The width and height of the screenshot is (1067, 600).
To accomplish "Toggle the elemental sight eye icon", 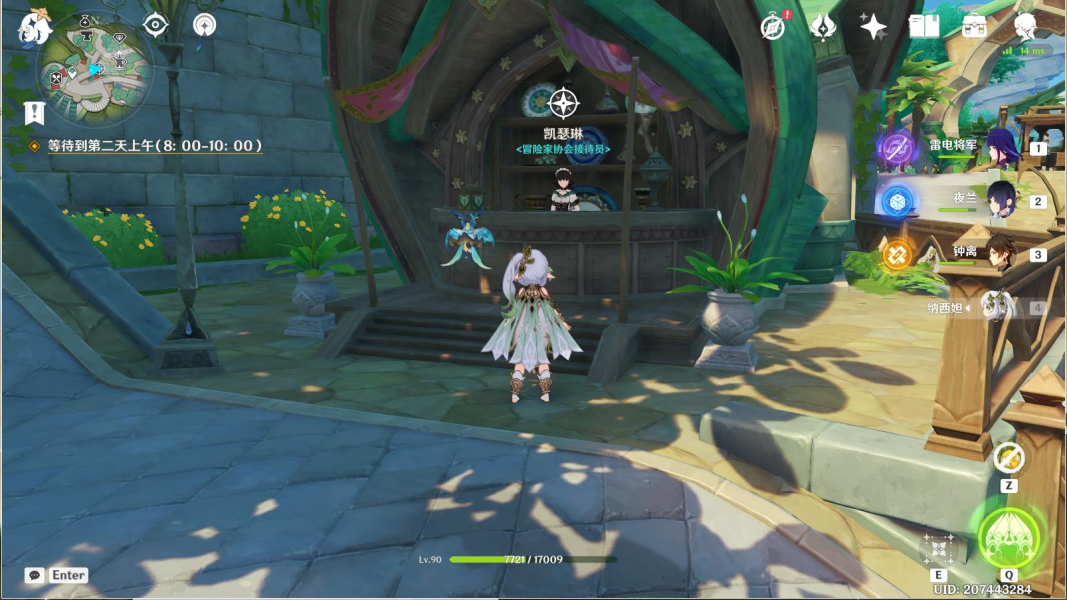I will click(x=154, y=25).
